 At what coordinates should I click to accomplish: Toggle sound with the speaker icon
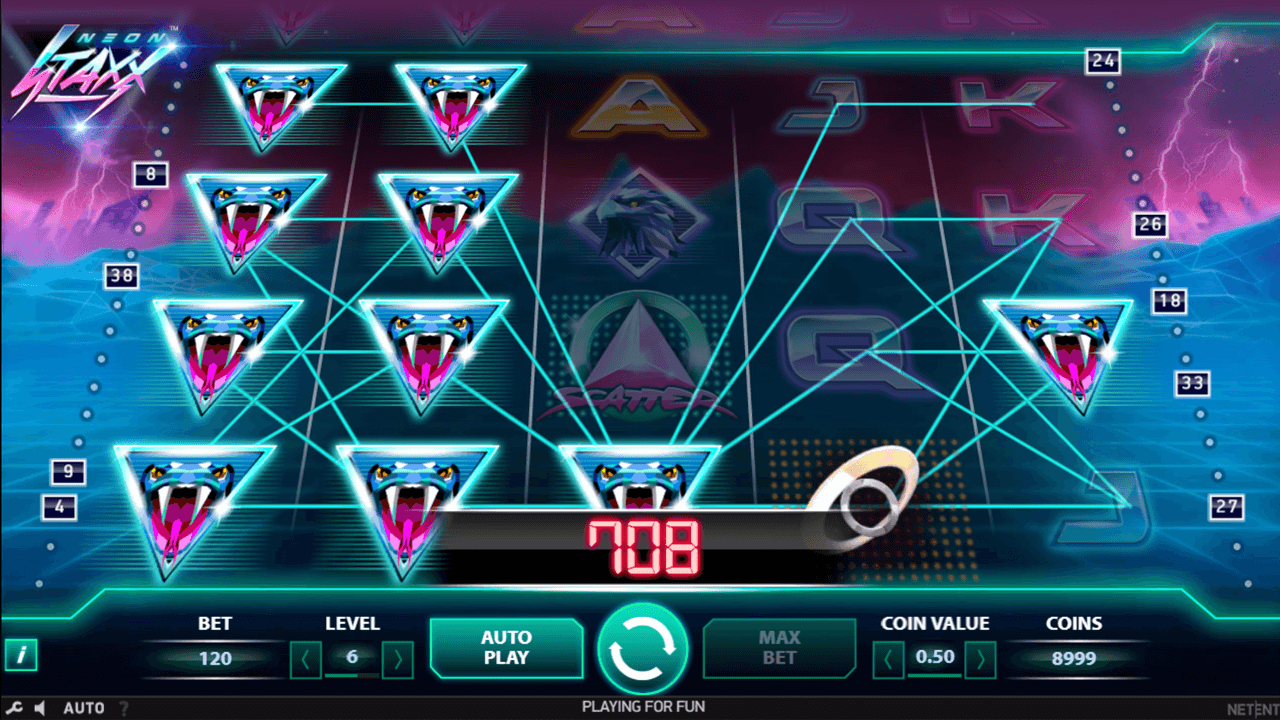pyautogui.click(x=40, y=708)
